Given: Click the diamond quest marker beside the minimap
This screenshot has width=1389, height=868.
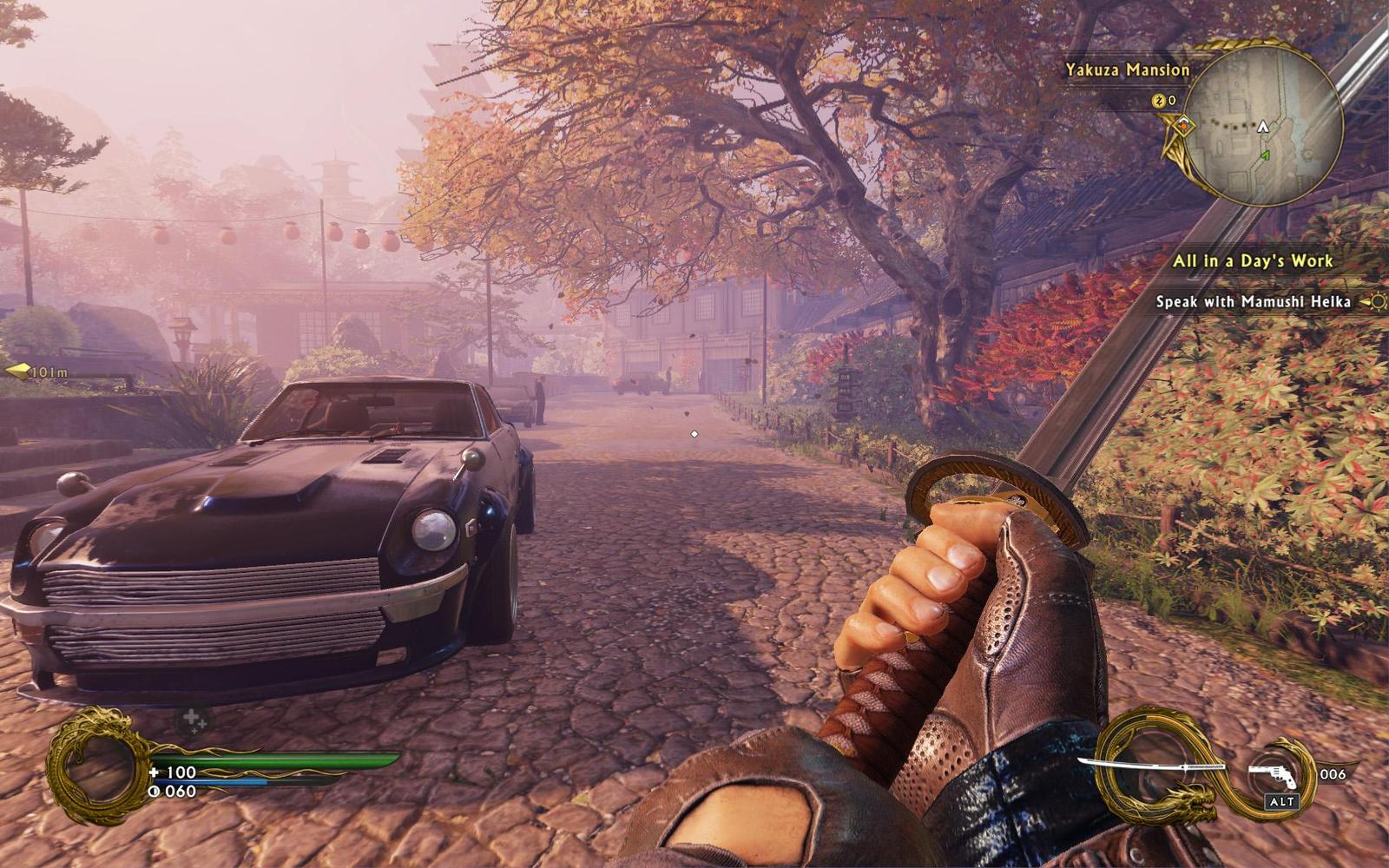Looking at the screenshot, I should click(x=1184, y=126).
